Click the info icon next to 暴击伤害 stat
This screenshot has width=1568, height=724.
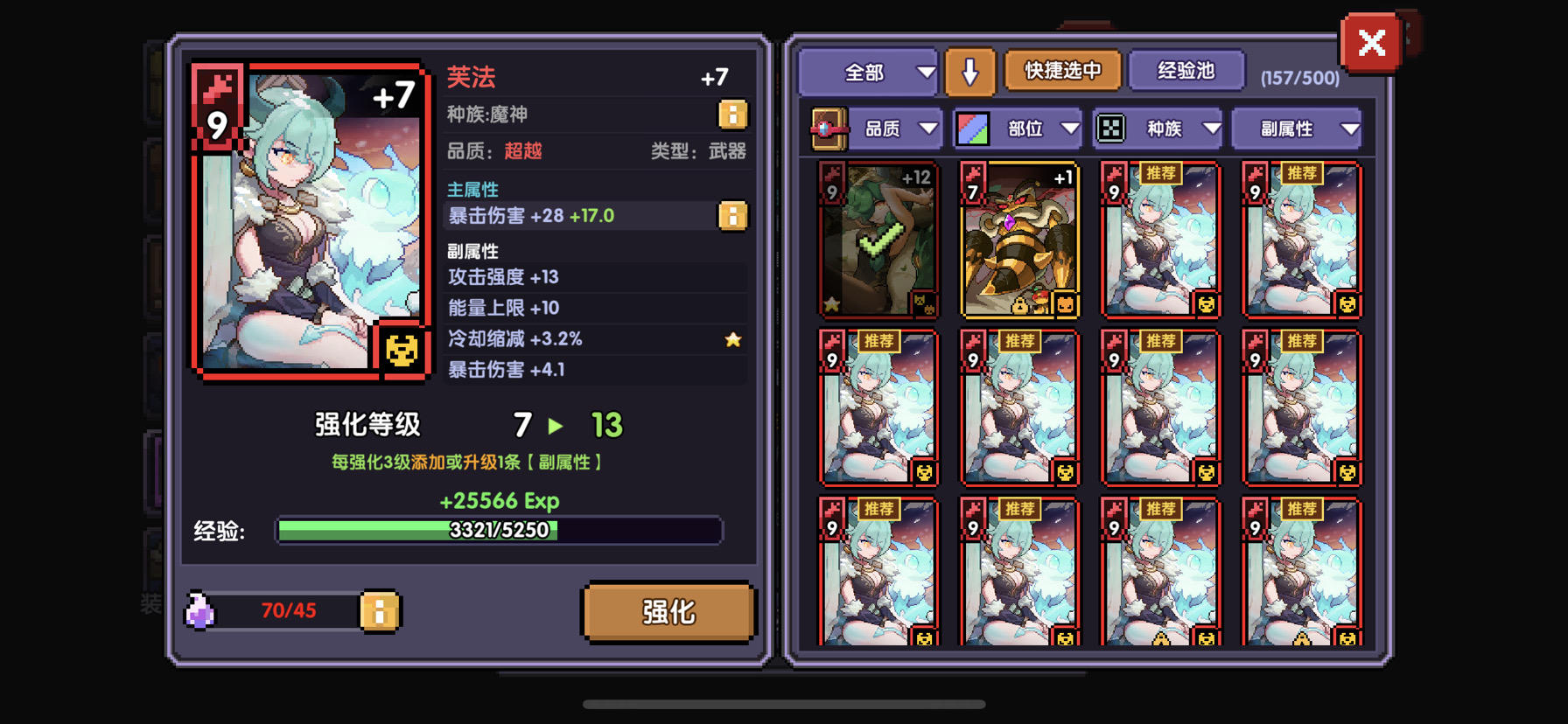coord(733,216)
